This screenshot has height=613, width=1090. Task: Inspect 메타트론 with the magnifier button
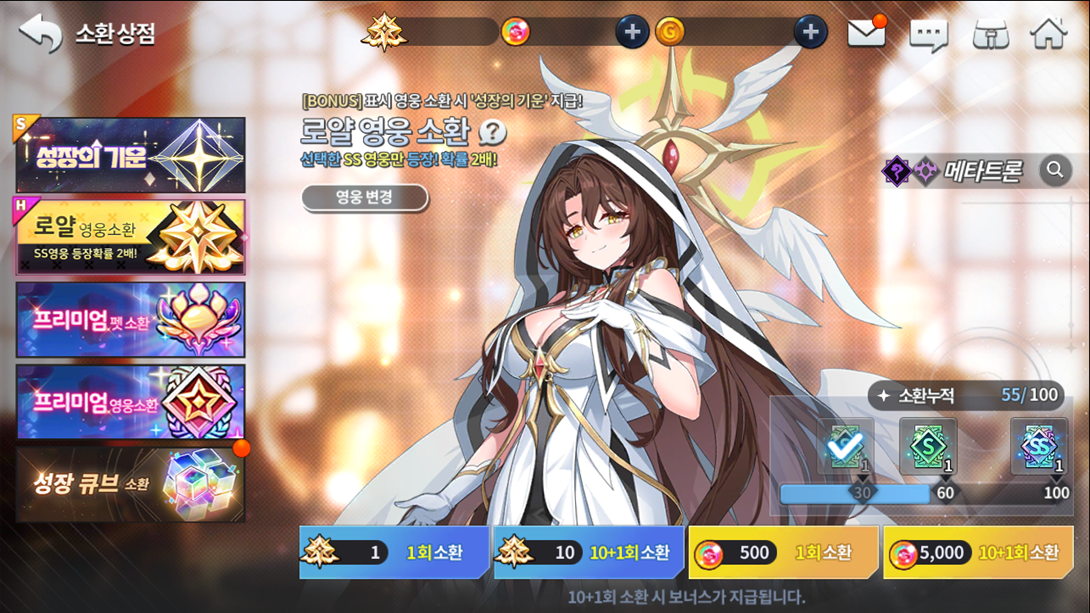pos(1054,171)
